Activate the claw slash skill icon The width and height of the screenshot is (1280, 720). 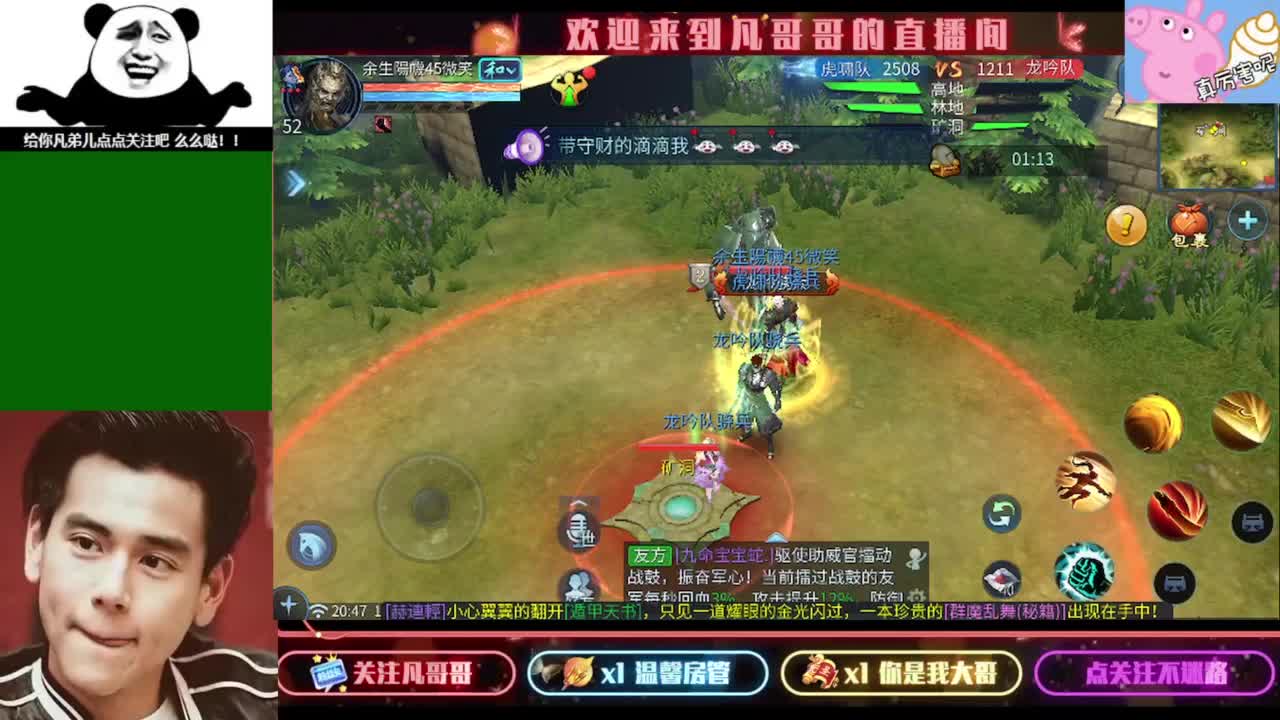click(x=1083, y=480)
